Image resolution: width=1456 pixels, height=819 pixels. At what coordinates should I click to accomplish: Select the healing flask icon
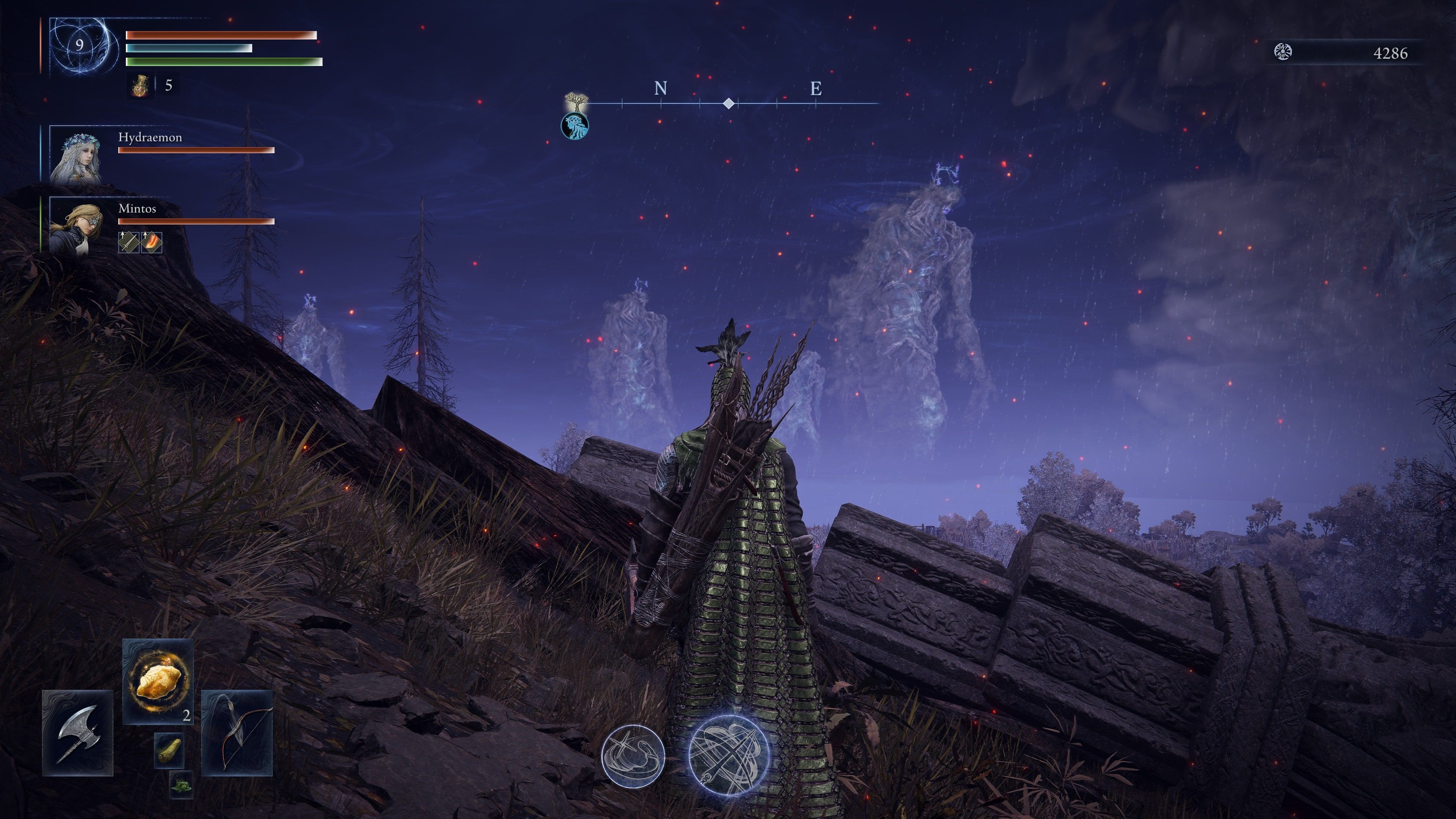pyautogui.click(x=140, y=86)
